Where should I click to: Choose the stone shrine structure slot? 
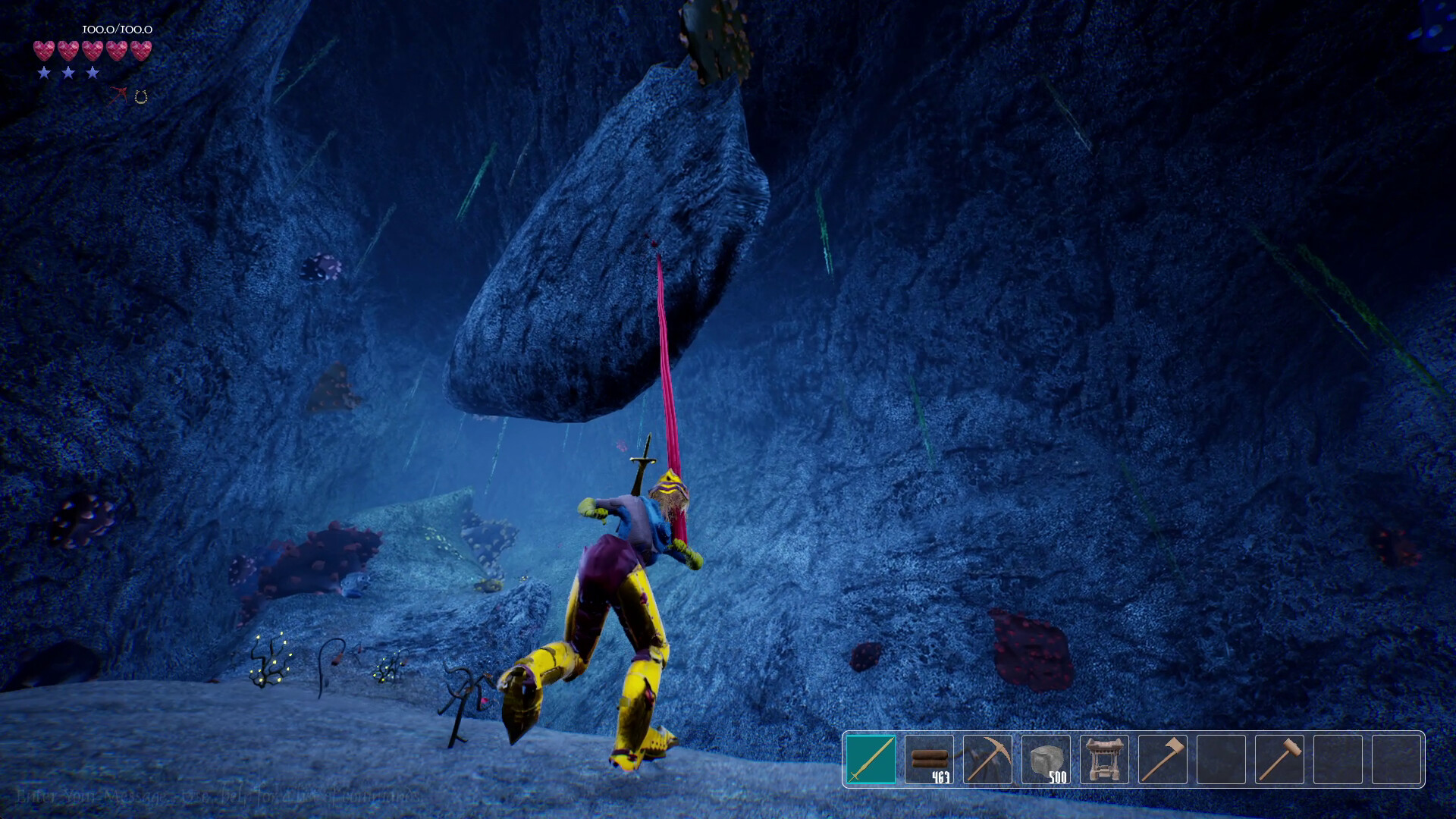pyautogui.click(x=1104, y=759)
